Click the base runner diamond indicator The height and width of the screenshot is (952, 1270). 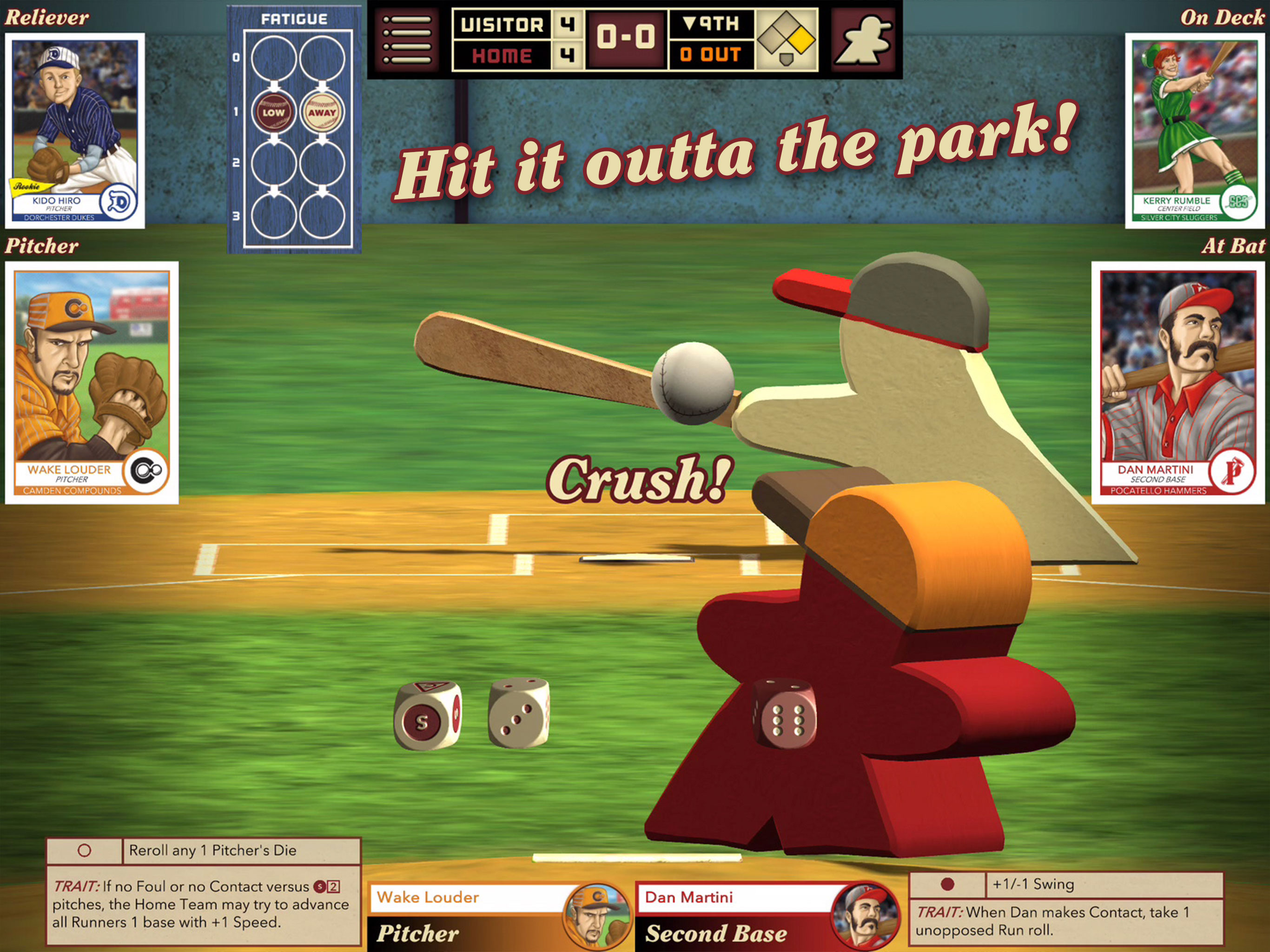coord(787,40)
